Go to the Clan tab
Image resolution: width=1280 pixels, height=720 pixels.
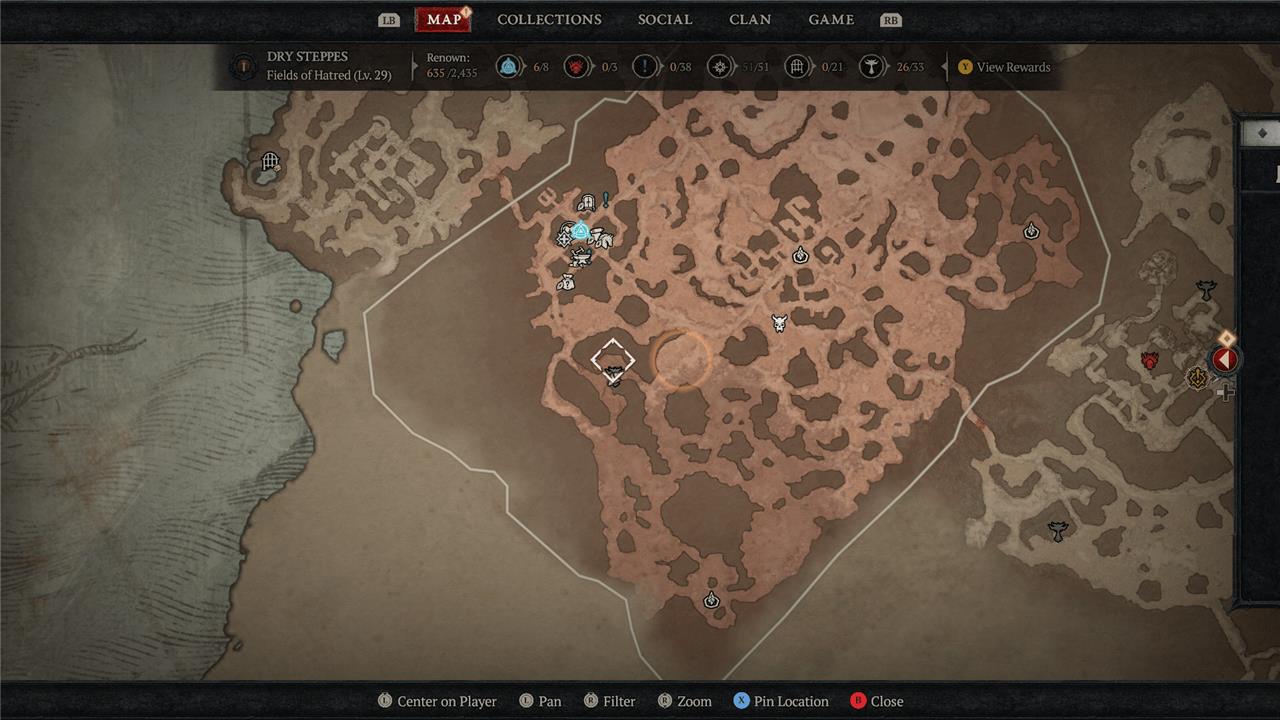(x=750, y=20)
